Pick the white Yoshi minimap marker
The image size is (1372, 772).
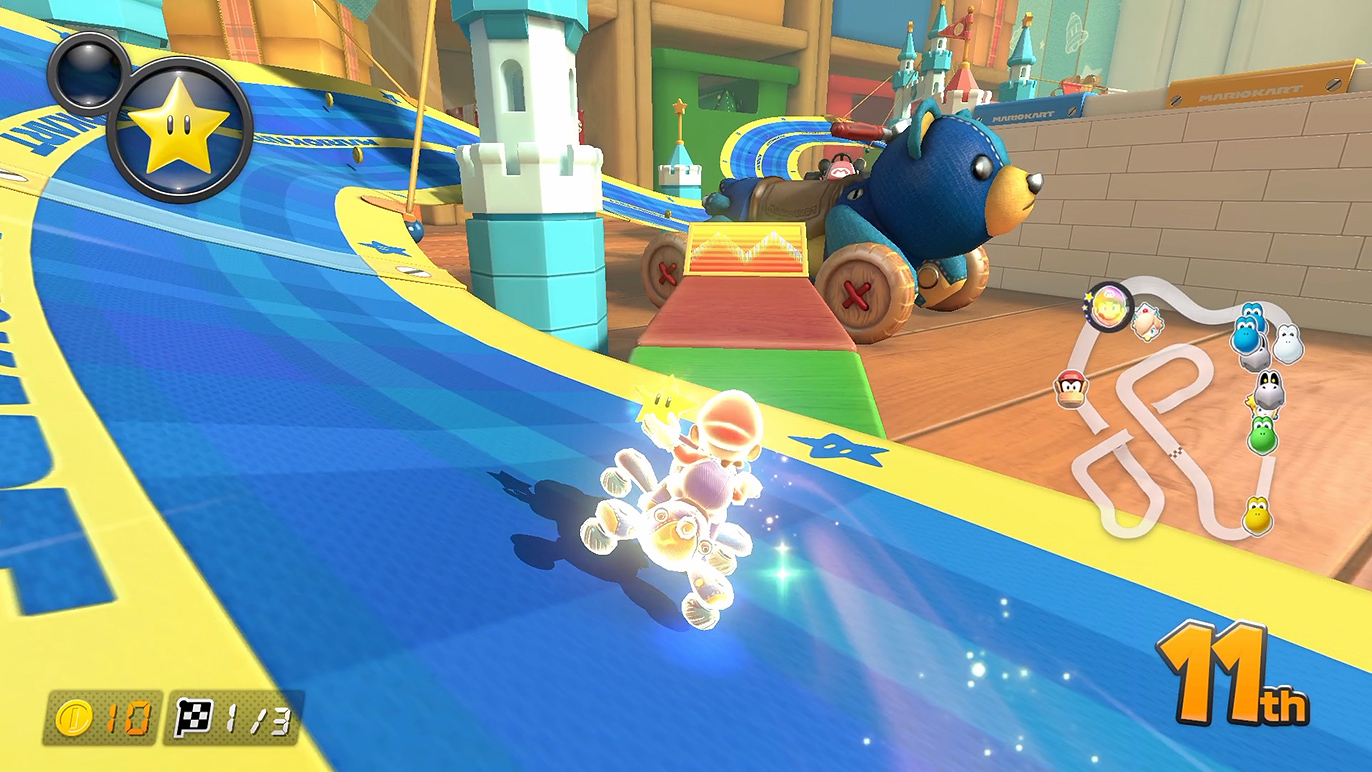1286,344
